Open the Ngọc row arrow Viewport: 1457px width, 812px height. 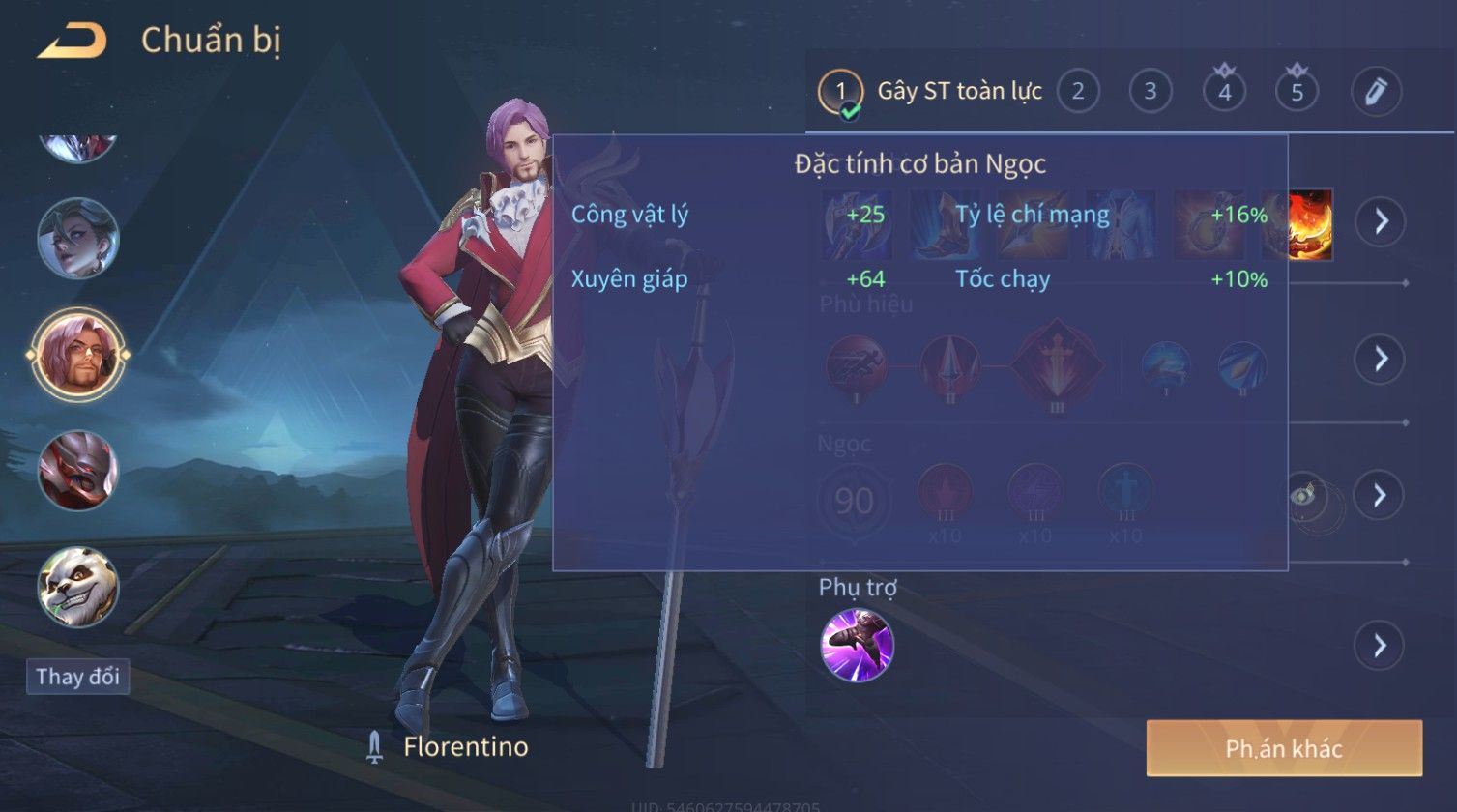[x=1380, y=496]
